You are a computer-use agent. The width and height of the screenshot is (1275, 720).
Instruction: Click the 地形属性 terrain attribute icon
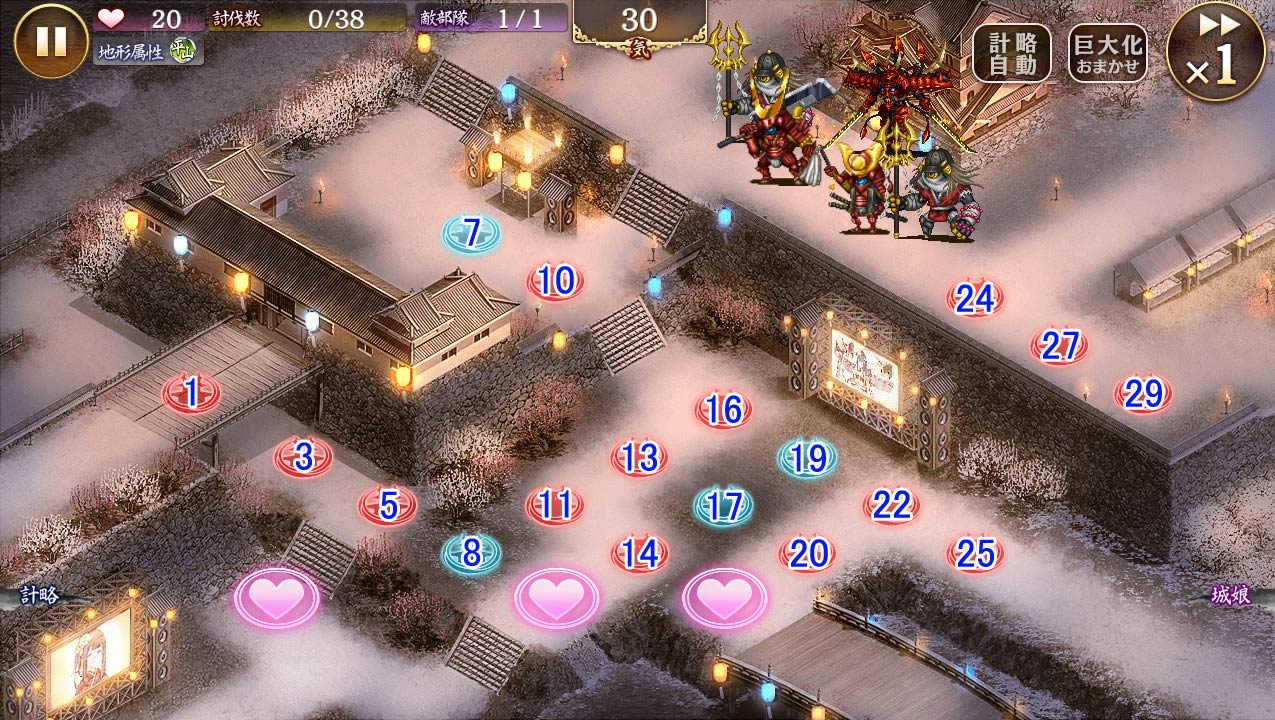tap(181, 50)
